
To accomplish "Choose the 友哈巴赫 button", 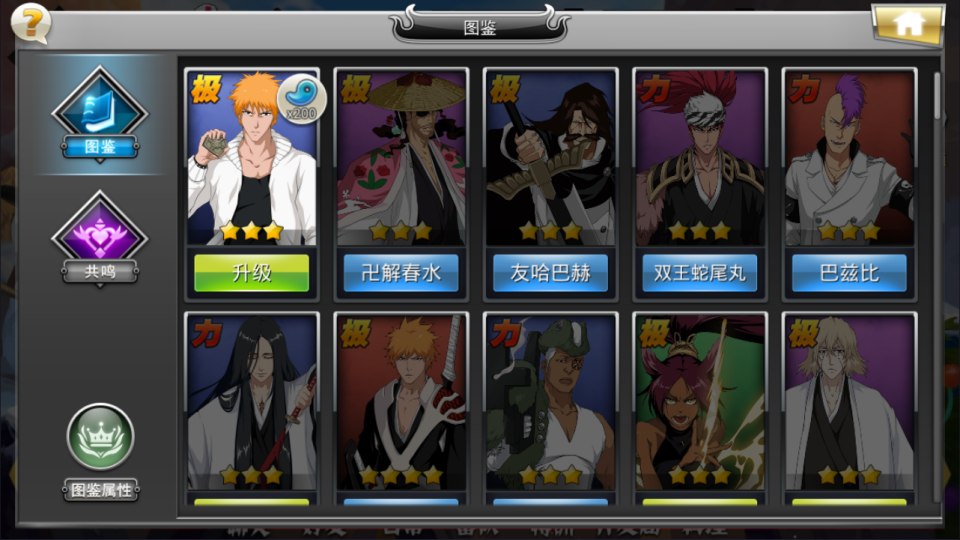I will click(550, 272).
